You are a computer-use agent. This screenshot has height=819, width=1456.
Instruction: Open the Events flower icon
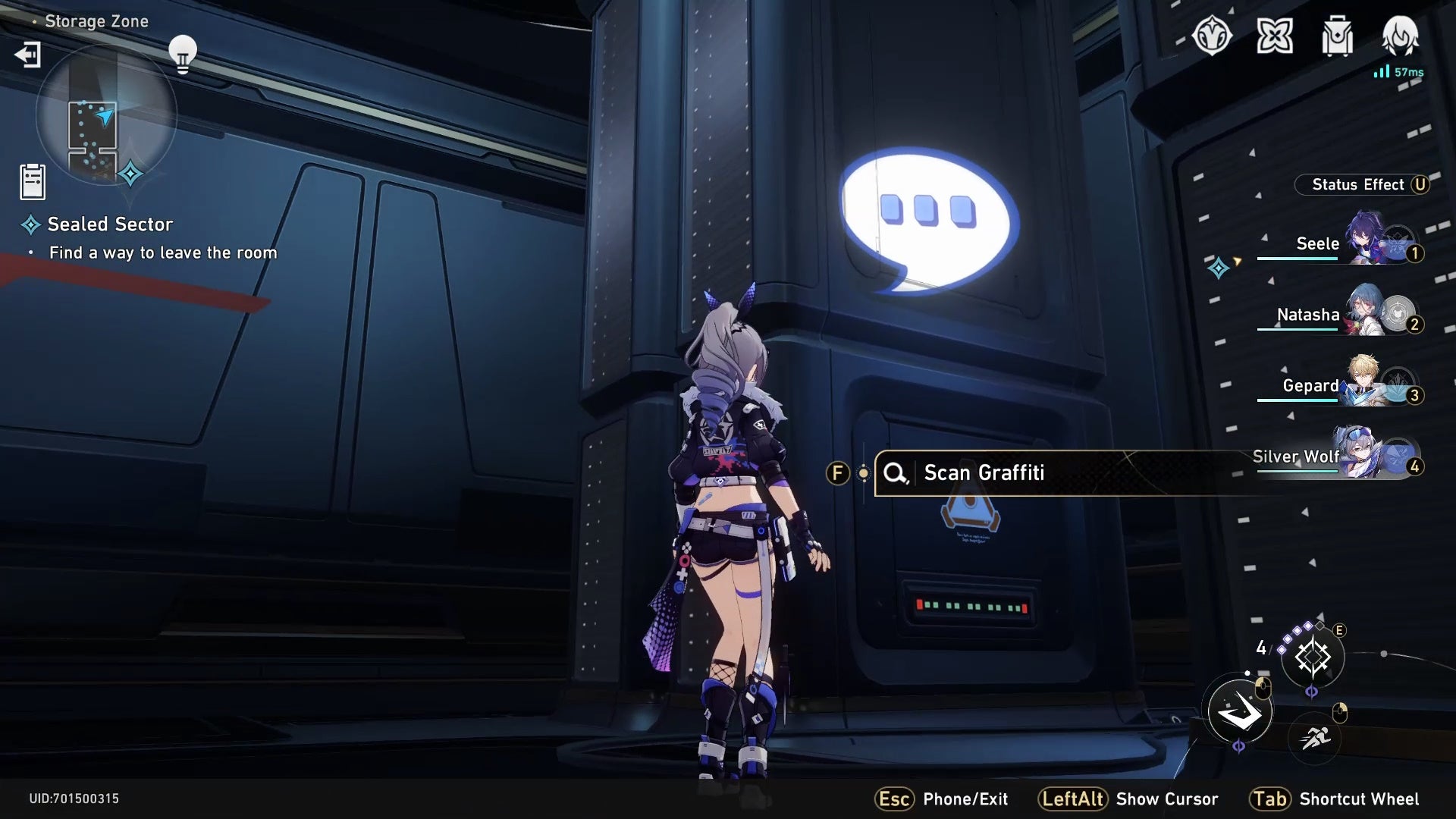1275,34
